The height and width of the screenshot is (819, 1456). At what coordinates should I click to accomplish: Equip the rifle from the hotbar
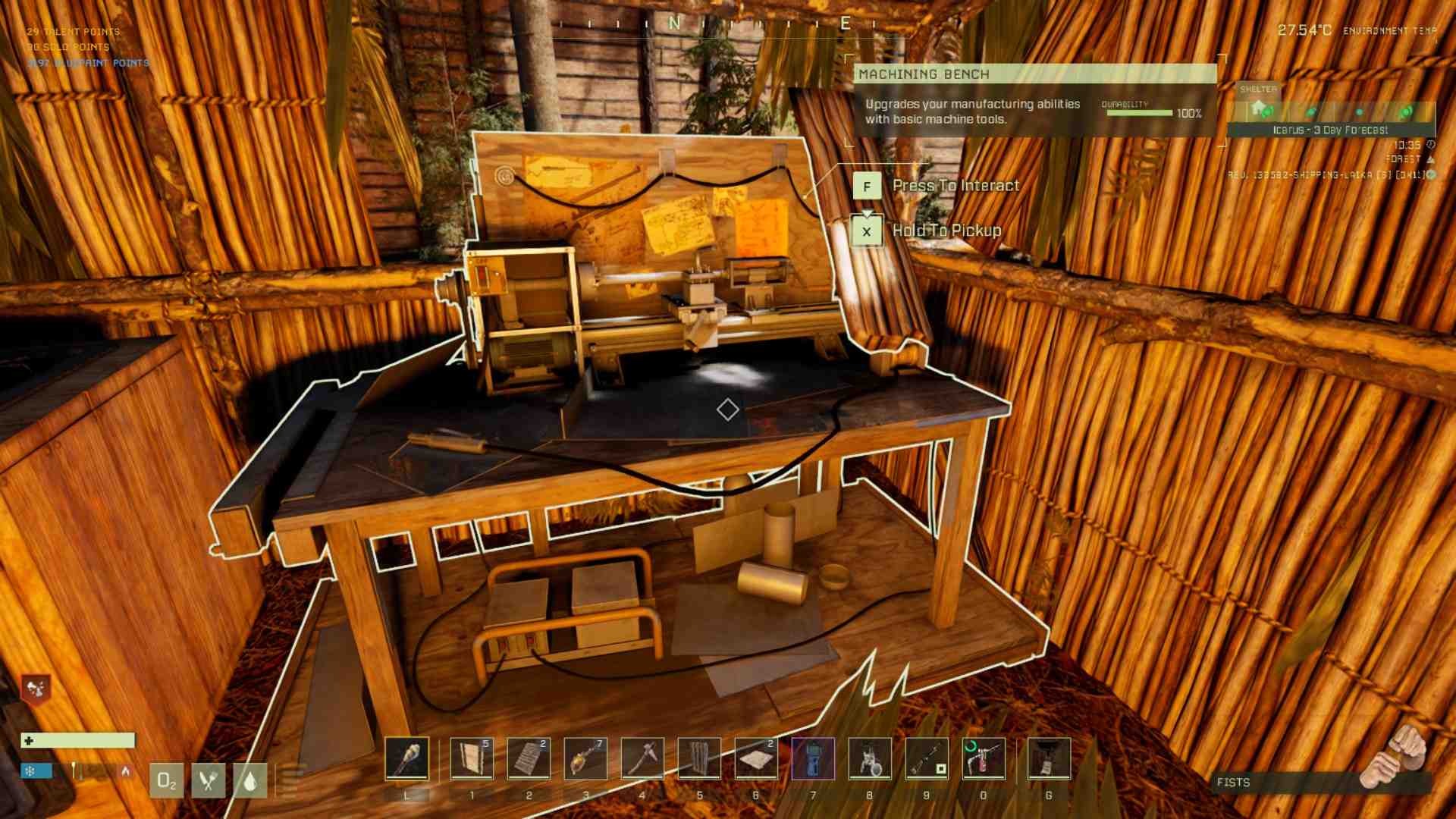coord(927,758)
